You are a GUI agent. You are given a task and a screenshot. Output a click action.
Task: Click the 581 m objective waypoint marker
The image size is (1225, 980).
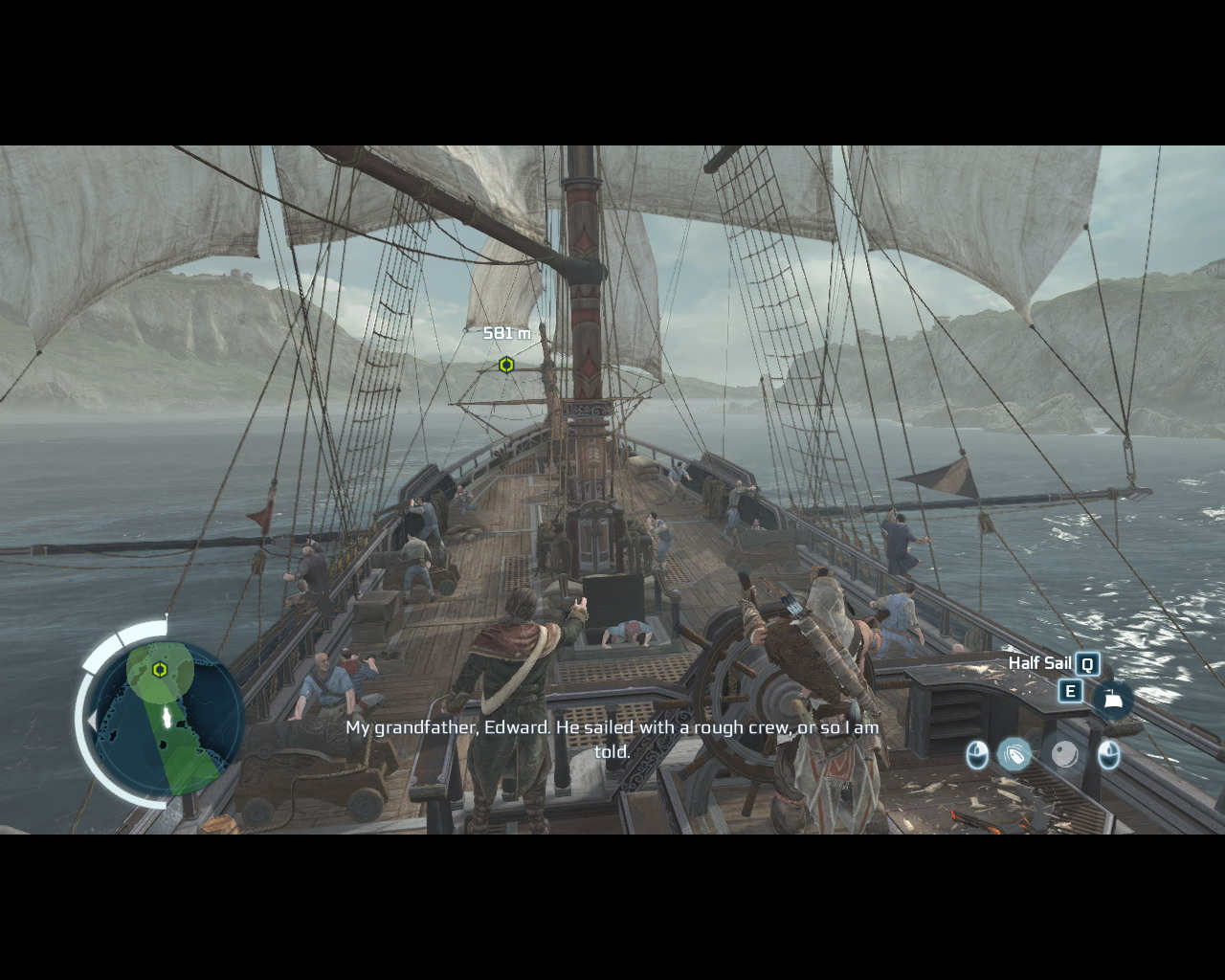(506, 365)
